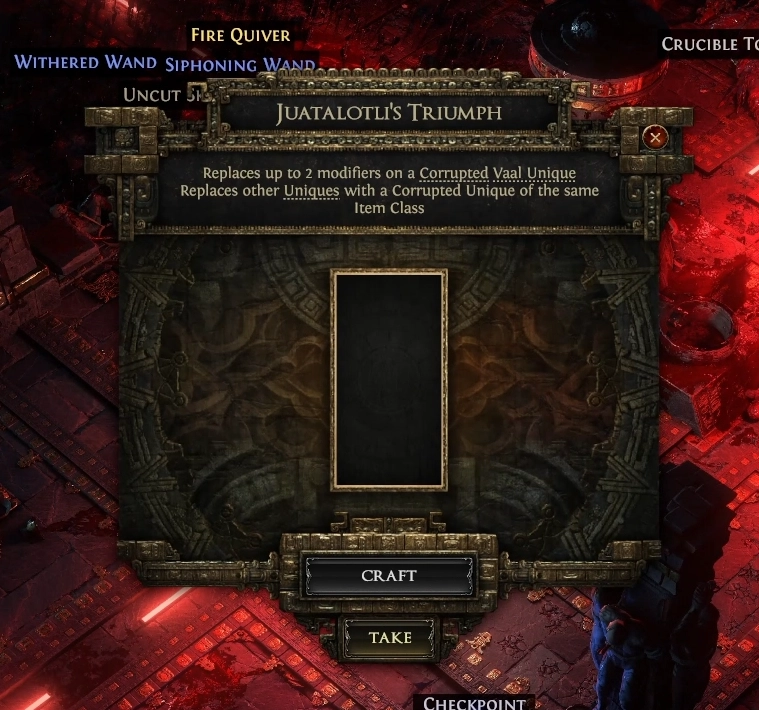Click the Checkpoint label
Viewport: 759px width, 710px height.
coord(474,702)
